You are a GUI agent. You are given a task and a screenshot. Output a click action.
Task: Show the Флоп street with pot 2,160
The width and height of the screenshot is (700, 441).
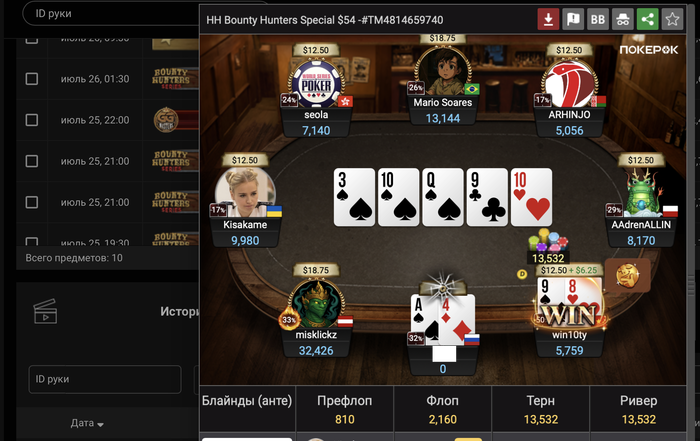tap(442, 410)
